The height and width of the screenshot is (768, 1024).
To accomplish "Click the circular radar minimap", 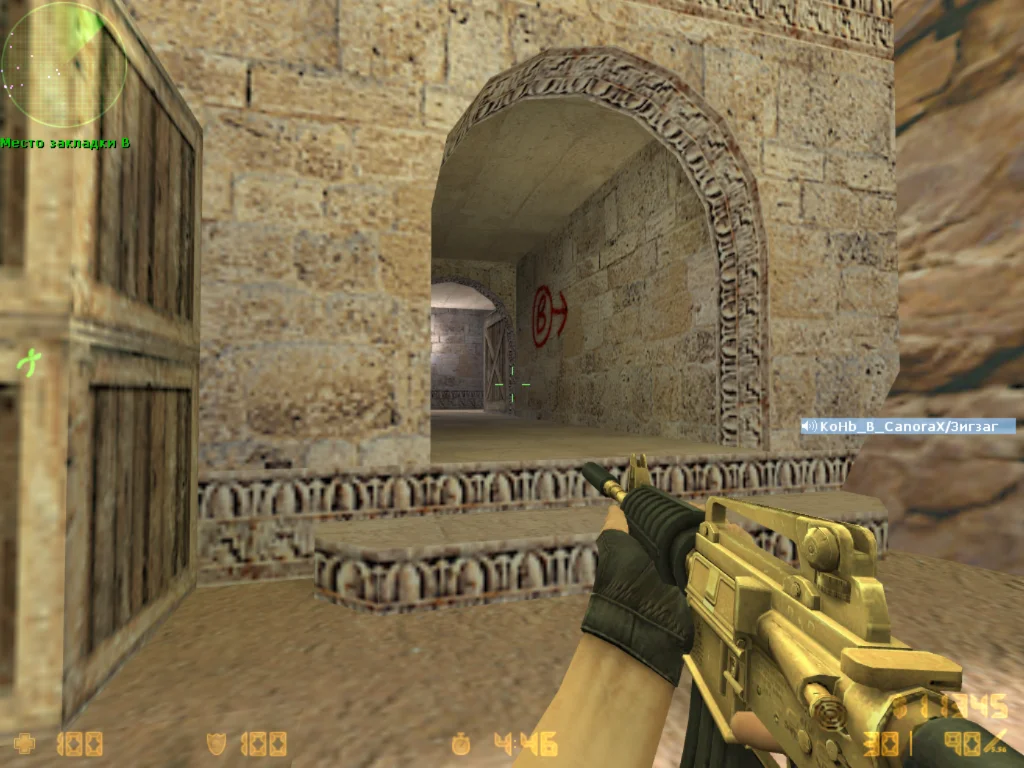I will pos(63,64).
